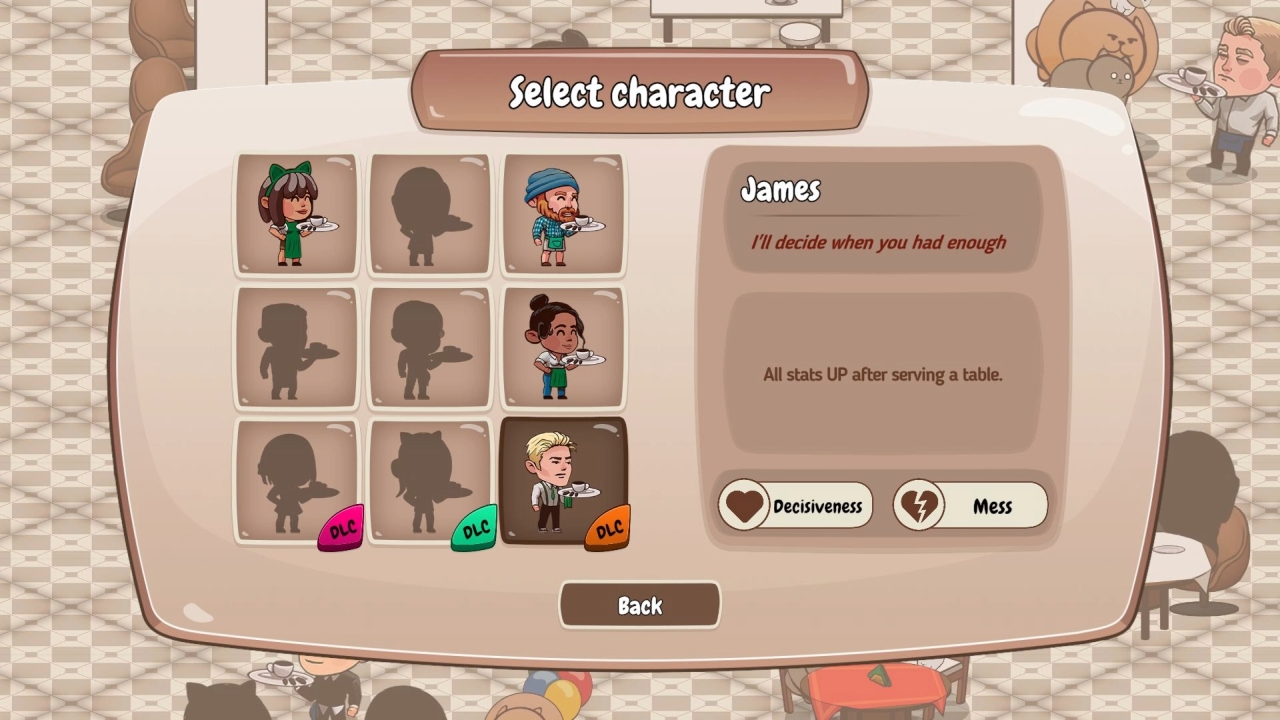Select the bearded barista in the blue beanie
The height and width of the screenshot is (720, 1280).
click(563, 213)
